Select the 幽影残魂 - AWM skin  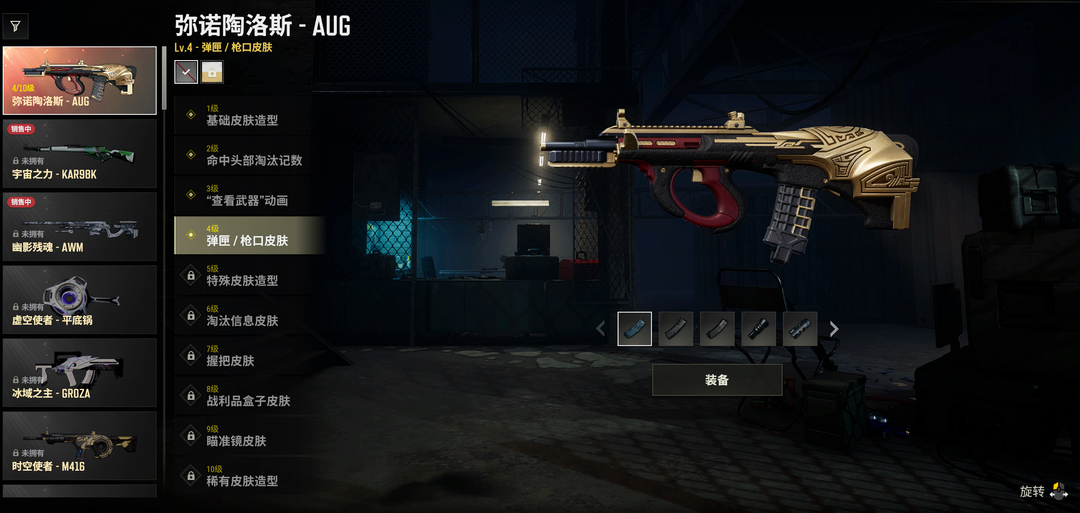click(80, 226)
